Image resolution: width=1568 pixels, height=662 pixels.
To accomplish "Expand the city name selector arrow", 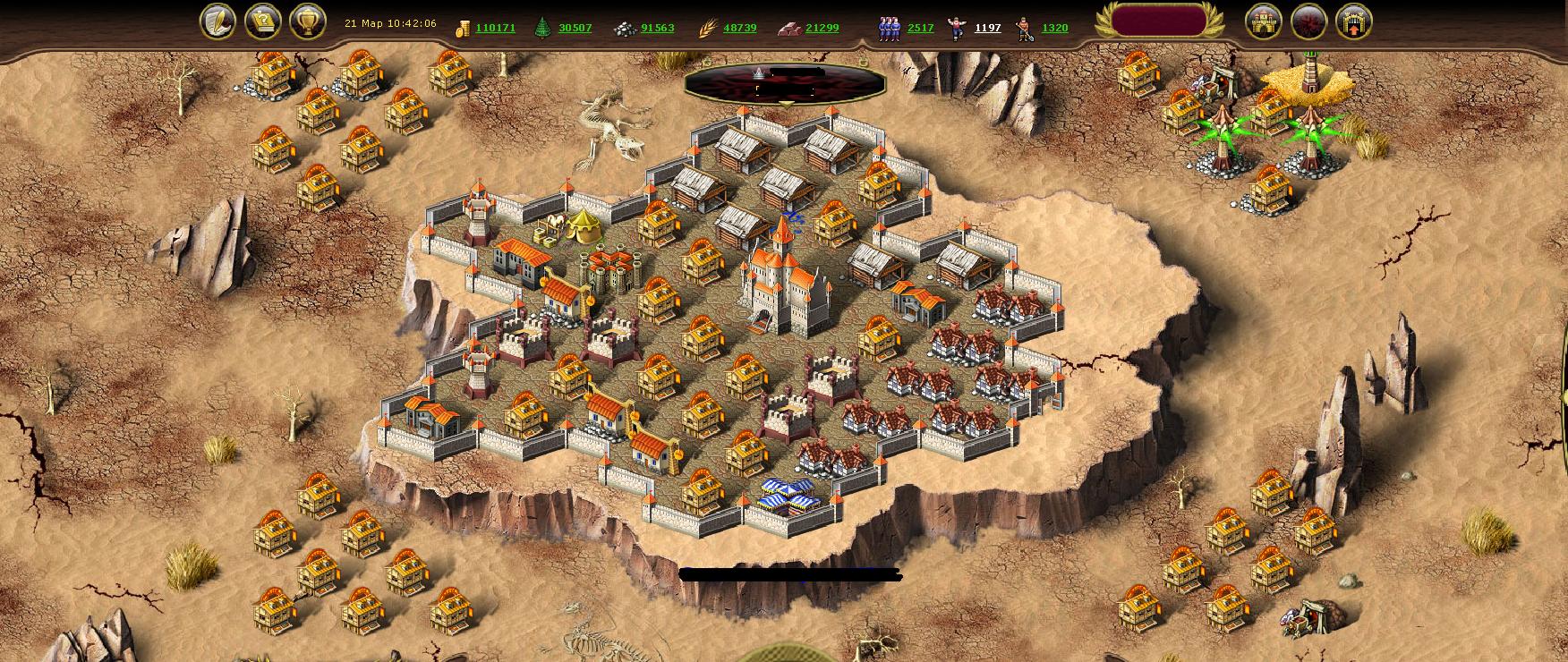I will [785, 104].
